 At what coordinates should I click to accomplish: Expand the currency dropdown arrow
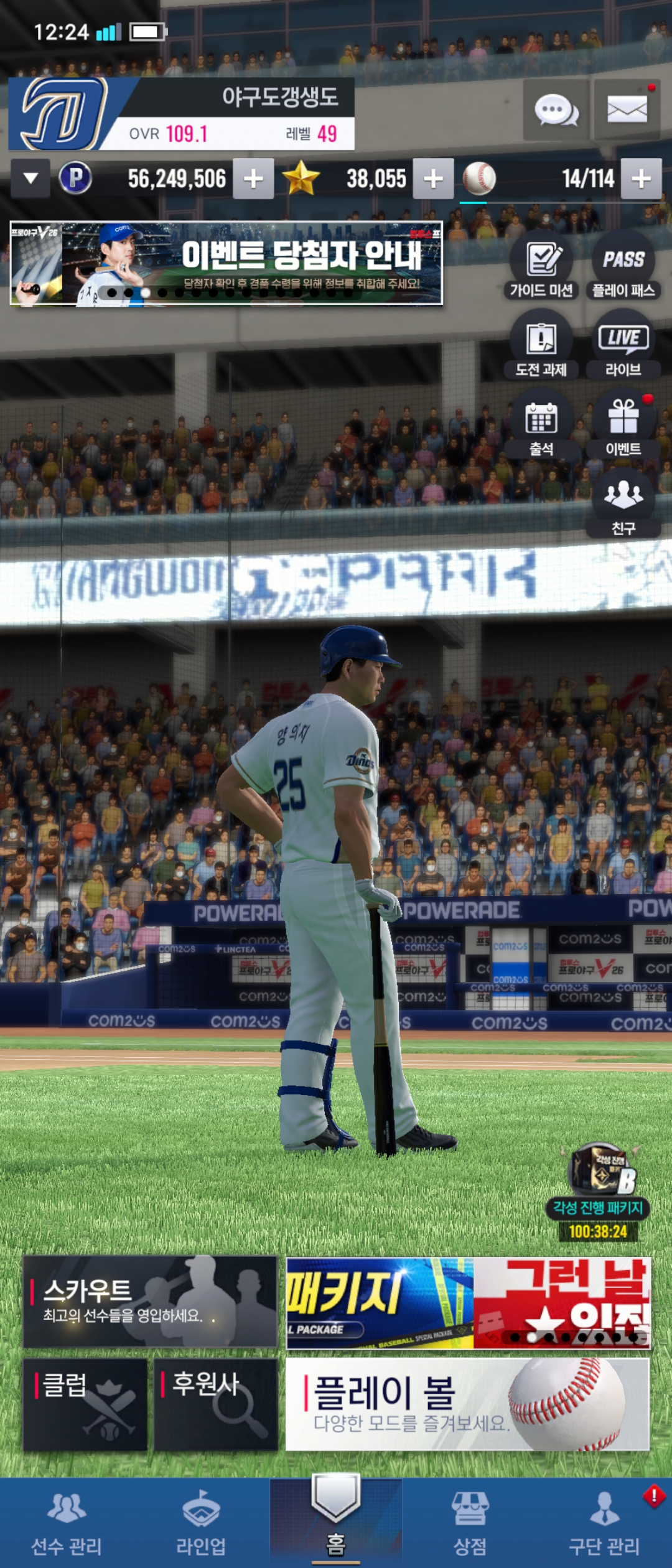click(x=30, y=179)
